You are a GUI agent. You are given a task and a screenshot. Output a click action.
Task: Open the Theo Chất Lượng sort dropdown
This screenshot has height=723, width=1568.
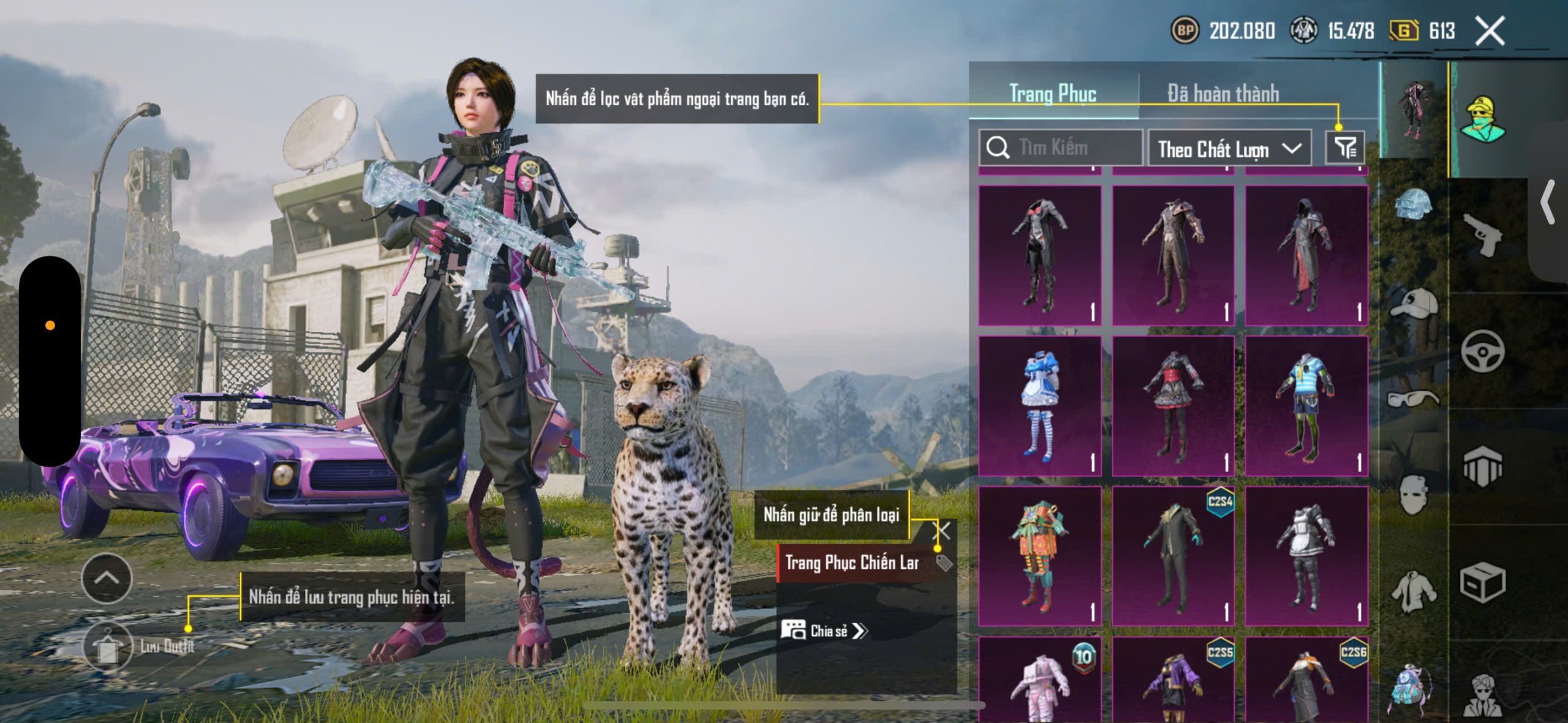(x=1229, y=149)
